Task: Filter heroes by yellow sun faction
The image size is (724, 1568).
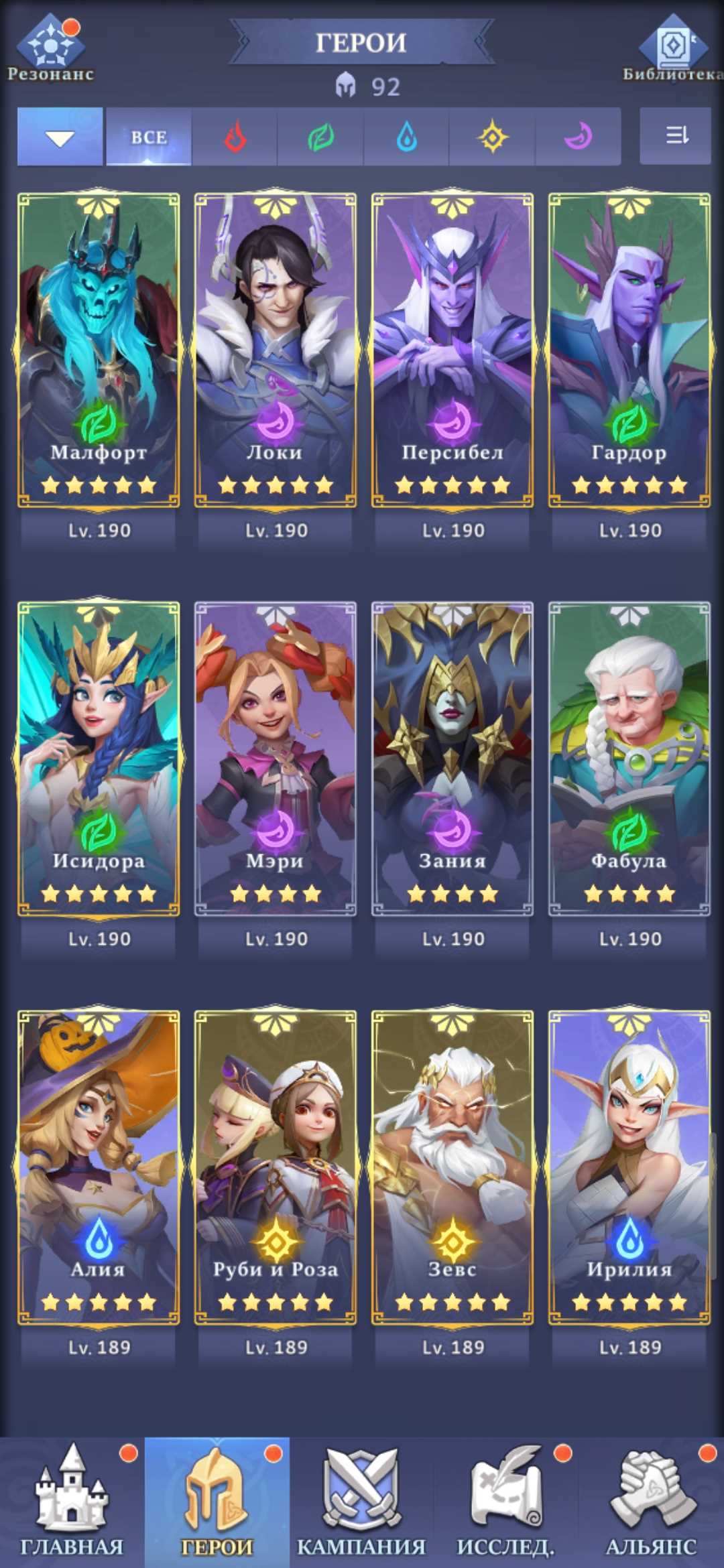Action: (492, 137)
